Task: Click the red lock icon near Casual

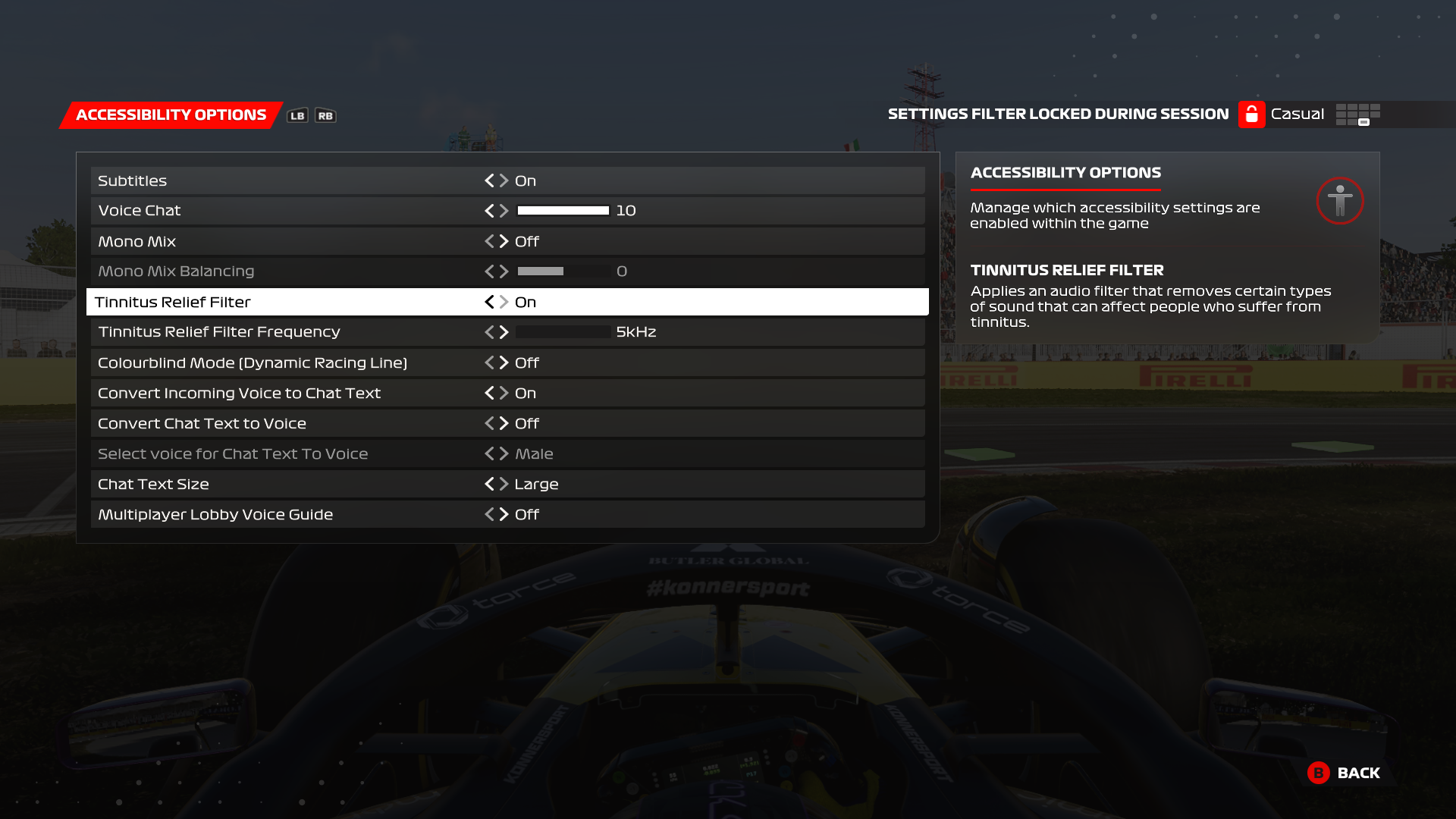Action: [x=1251, y=114]
